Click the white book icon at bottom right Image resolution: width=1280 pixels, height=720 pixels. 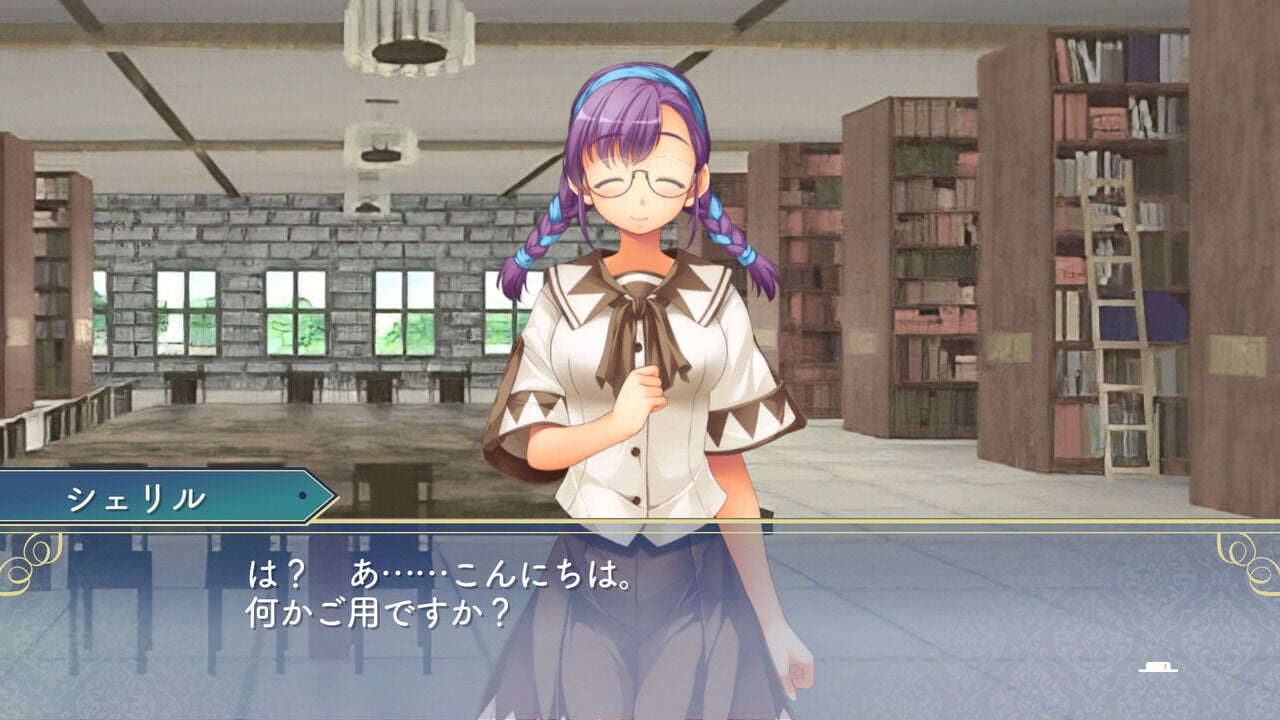[1158, 666]
